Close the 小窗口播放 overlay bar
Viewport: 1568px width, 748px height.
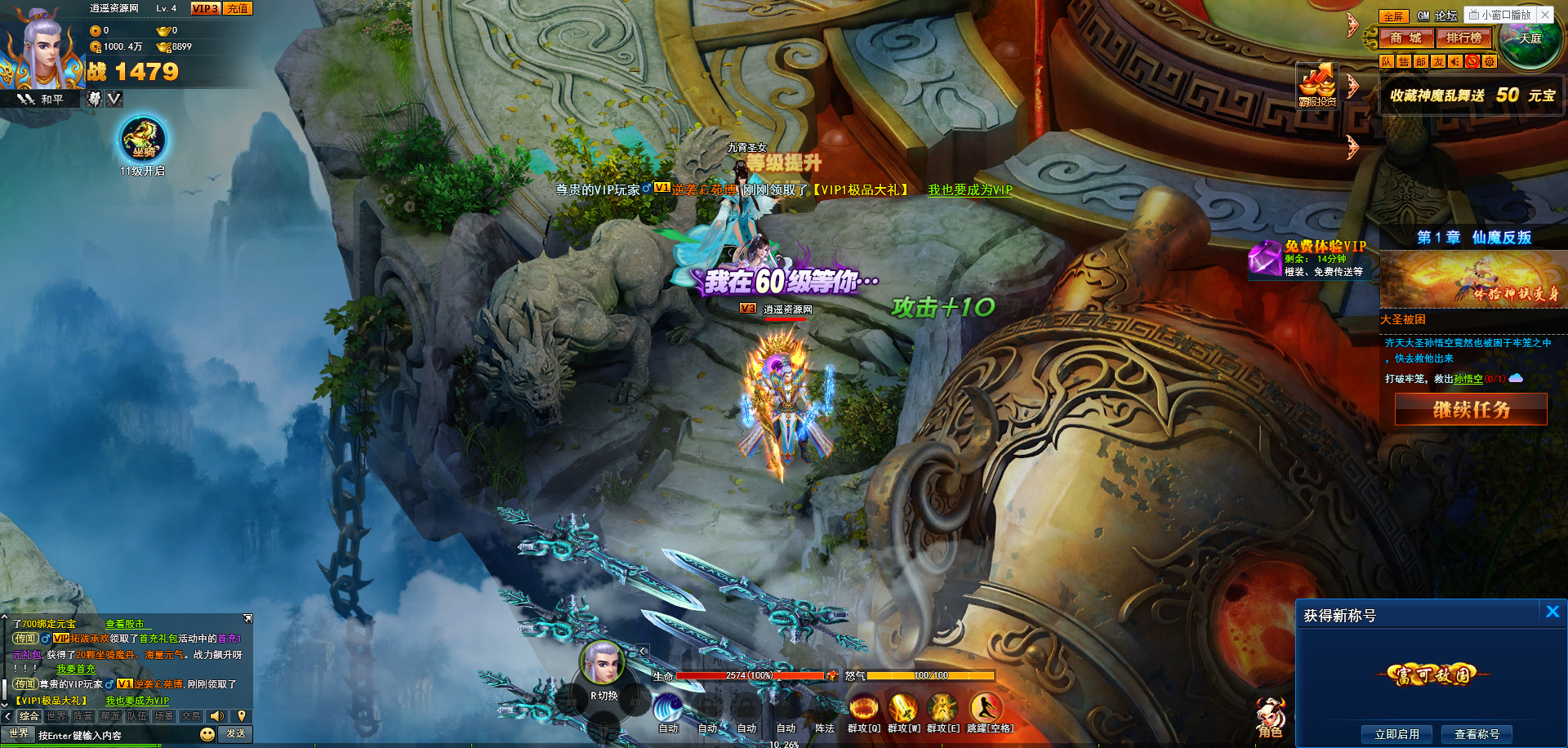pos(1545,15)
